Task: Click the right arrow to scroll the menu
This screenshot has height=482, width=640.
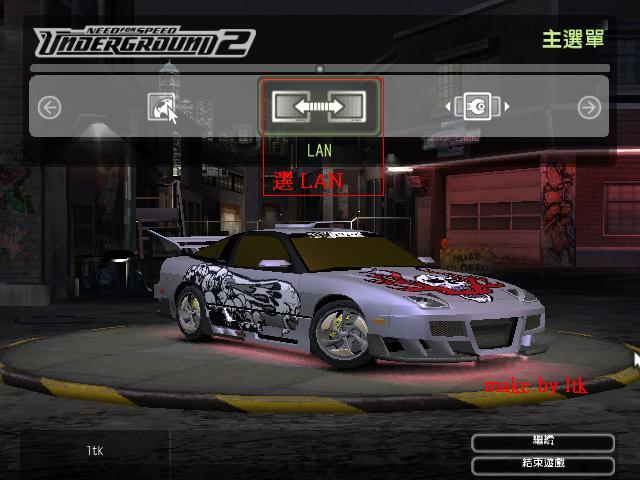Action: 589,107
